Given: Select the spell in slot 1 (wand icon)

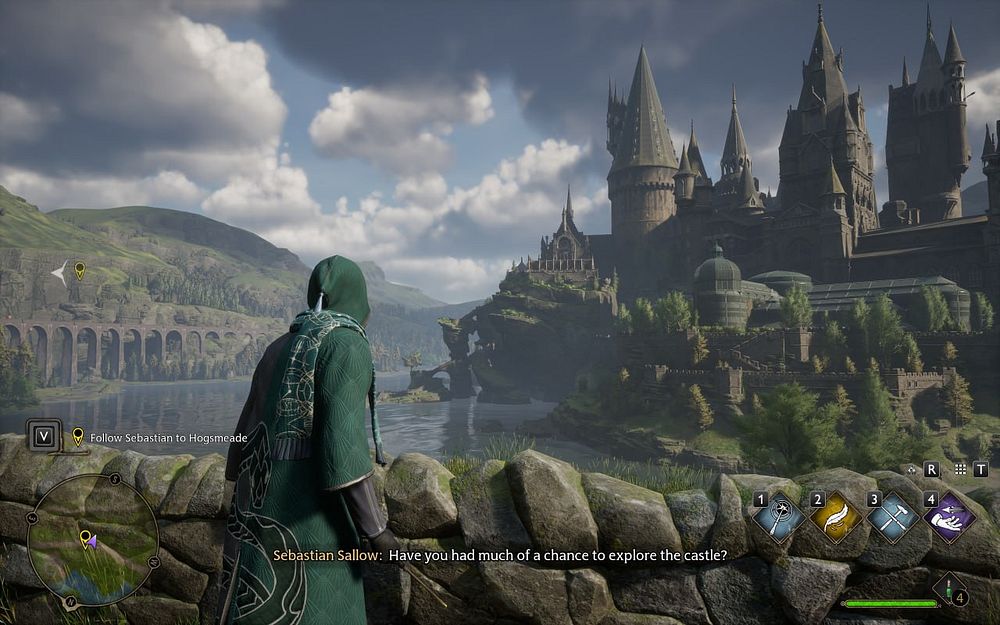Looking at the screenshot, I should click(x=778, y=517).
